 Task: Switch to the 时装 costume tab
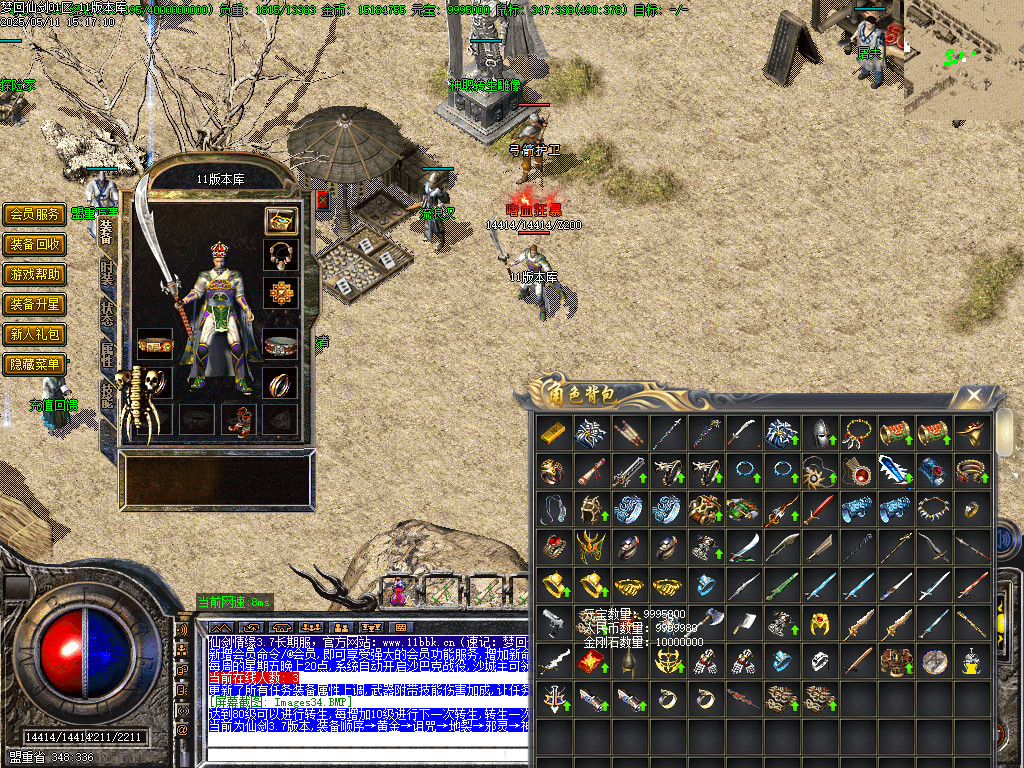107,274
